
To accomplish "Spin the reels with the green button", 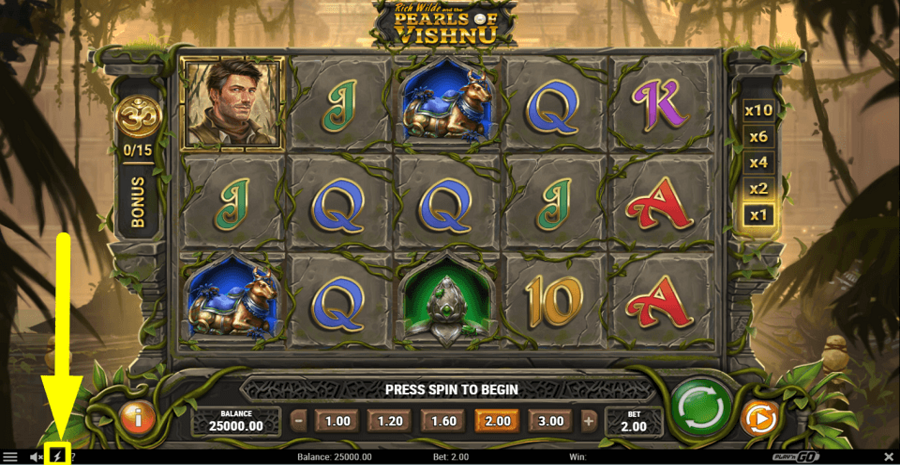I will click(697, 410).
